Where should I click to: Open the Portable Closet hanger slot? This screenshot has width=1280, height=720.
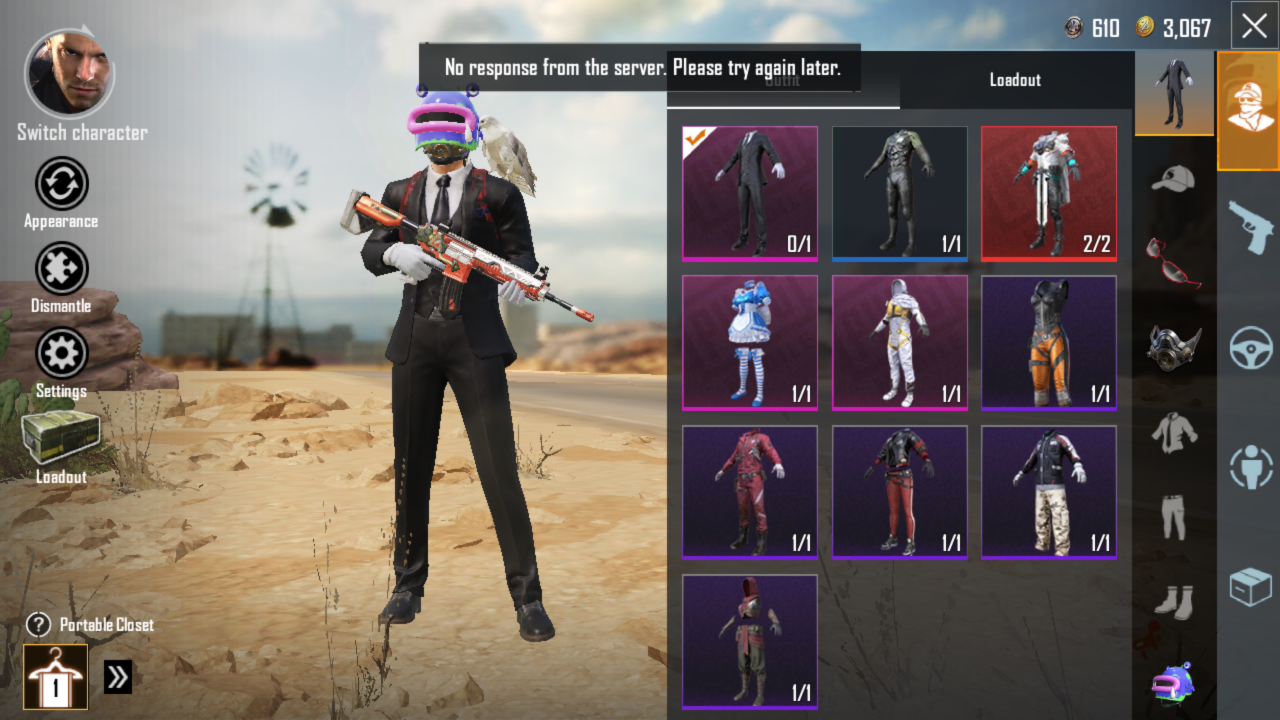[x=55, y=677]
